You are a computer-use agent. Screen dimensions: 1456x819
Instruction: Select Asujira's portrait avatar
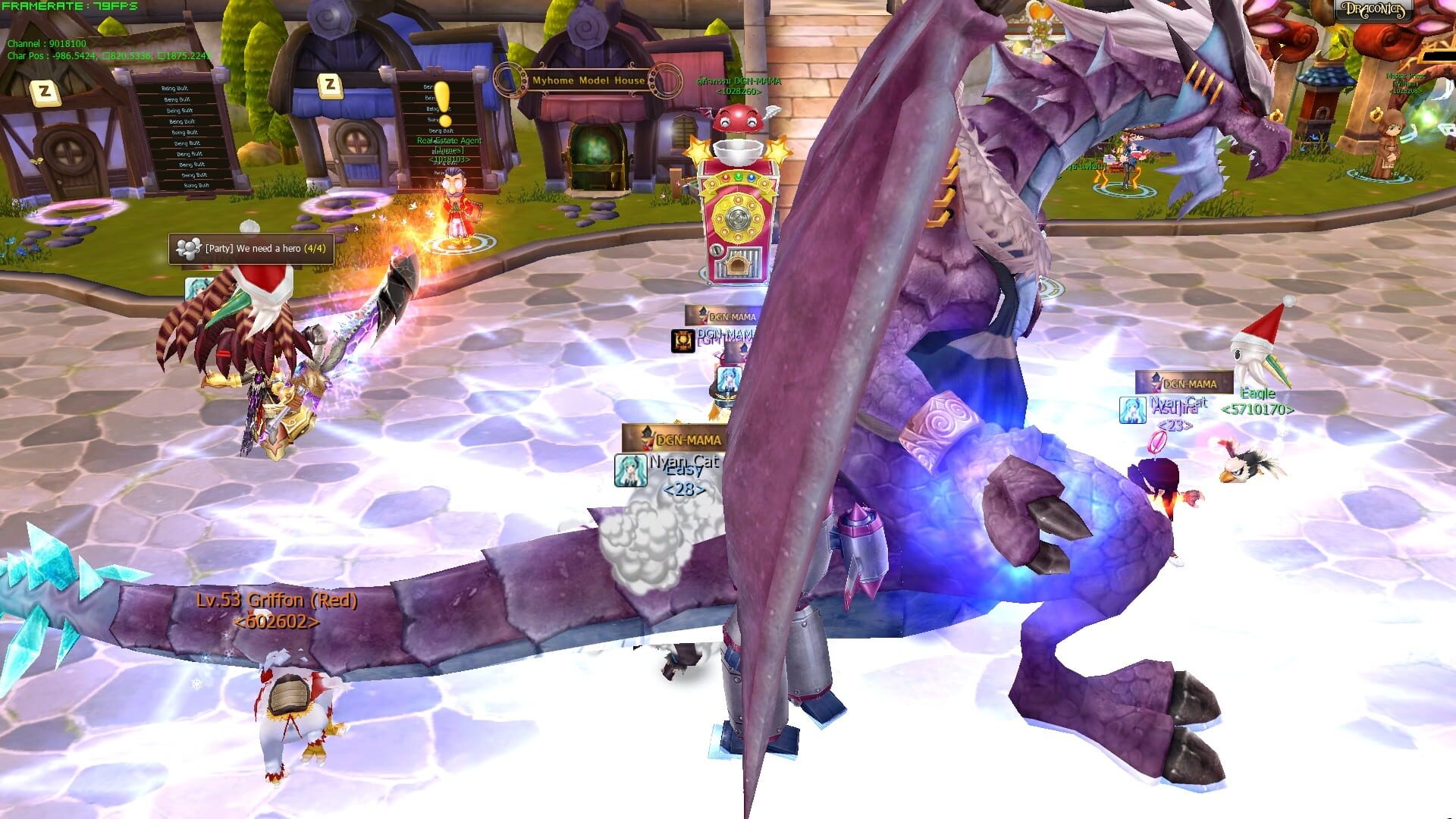click(x=1132, y=409)
